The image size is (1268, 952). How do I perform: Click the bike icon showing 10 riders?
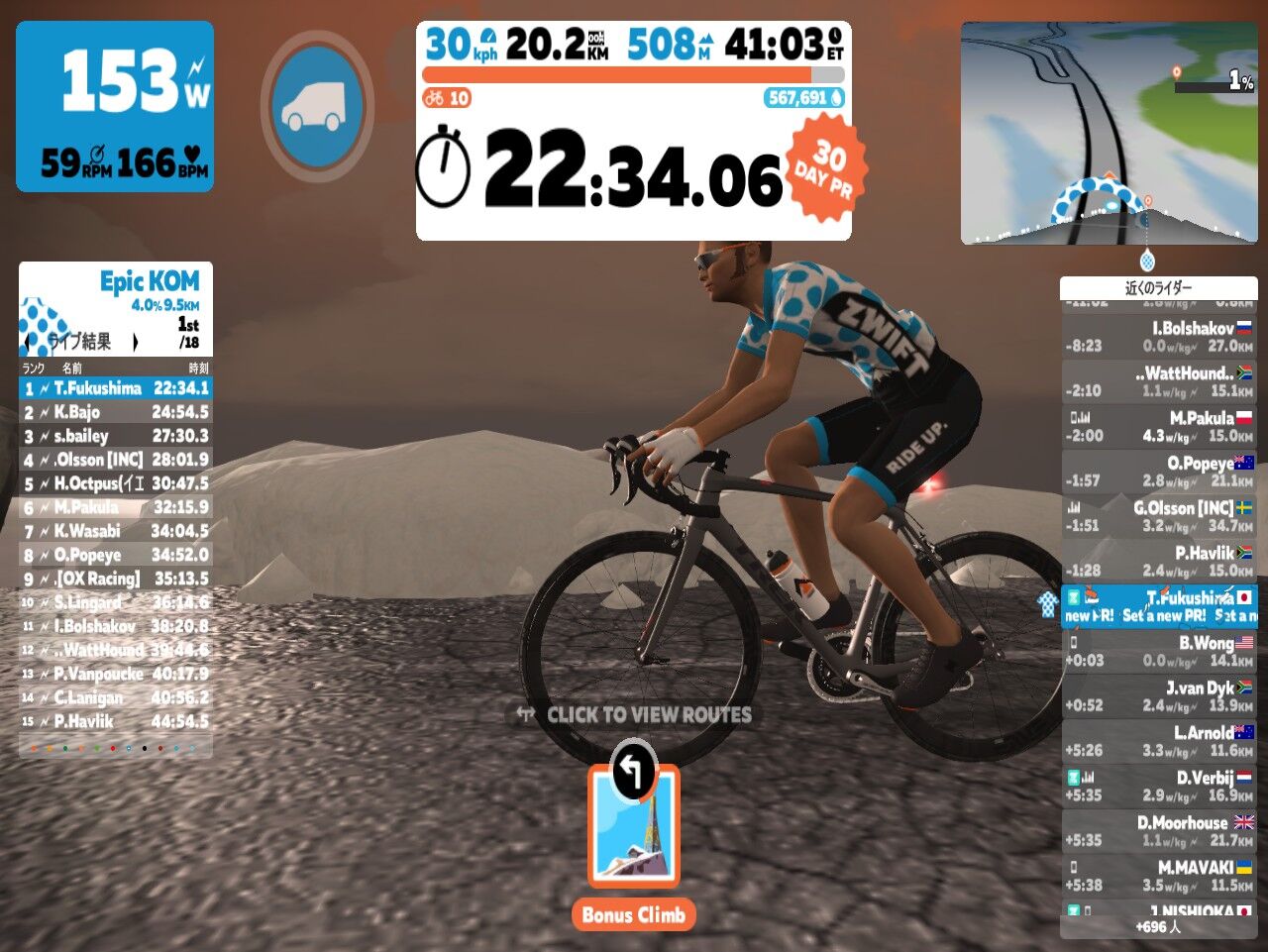436,98
